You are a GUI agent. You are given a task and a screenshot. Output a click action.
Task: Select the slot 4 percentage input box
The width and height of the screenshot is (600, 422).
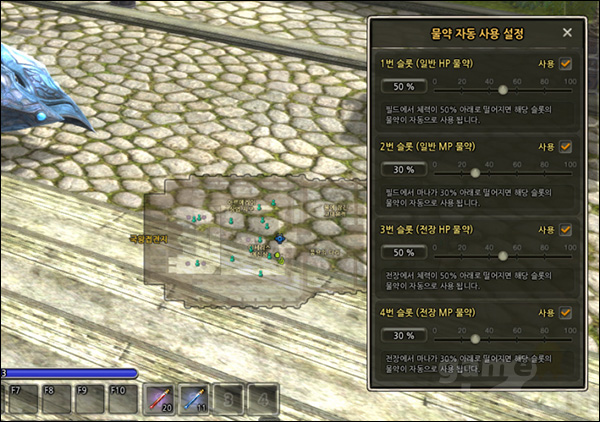click(398, 336)
